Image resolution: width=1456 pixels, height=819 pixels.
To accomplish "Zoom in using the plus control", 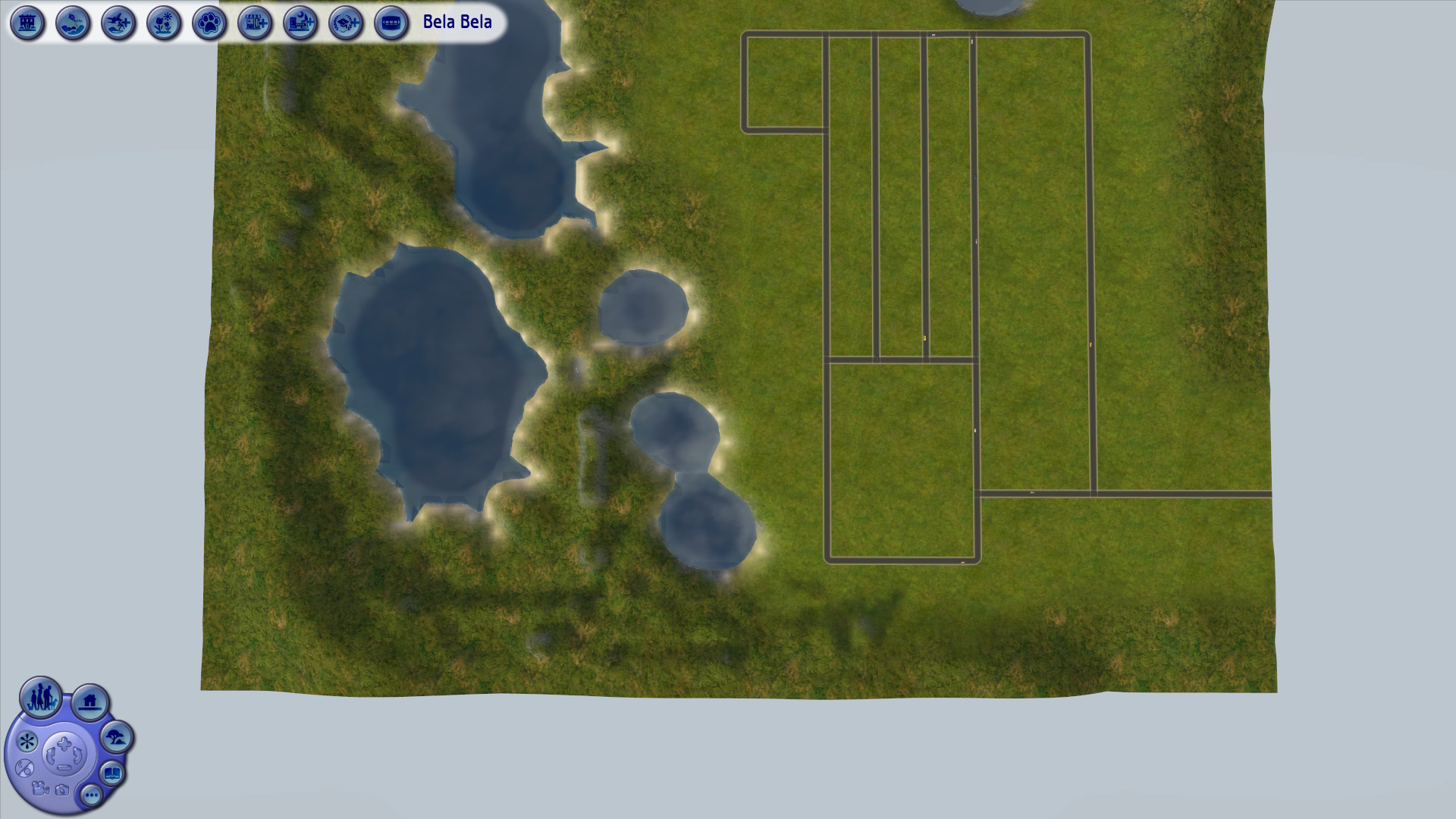I will 64,742.
